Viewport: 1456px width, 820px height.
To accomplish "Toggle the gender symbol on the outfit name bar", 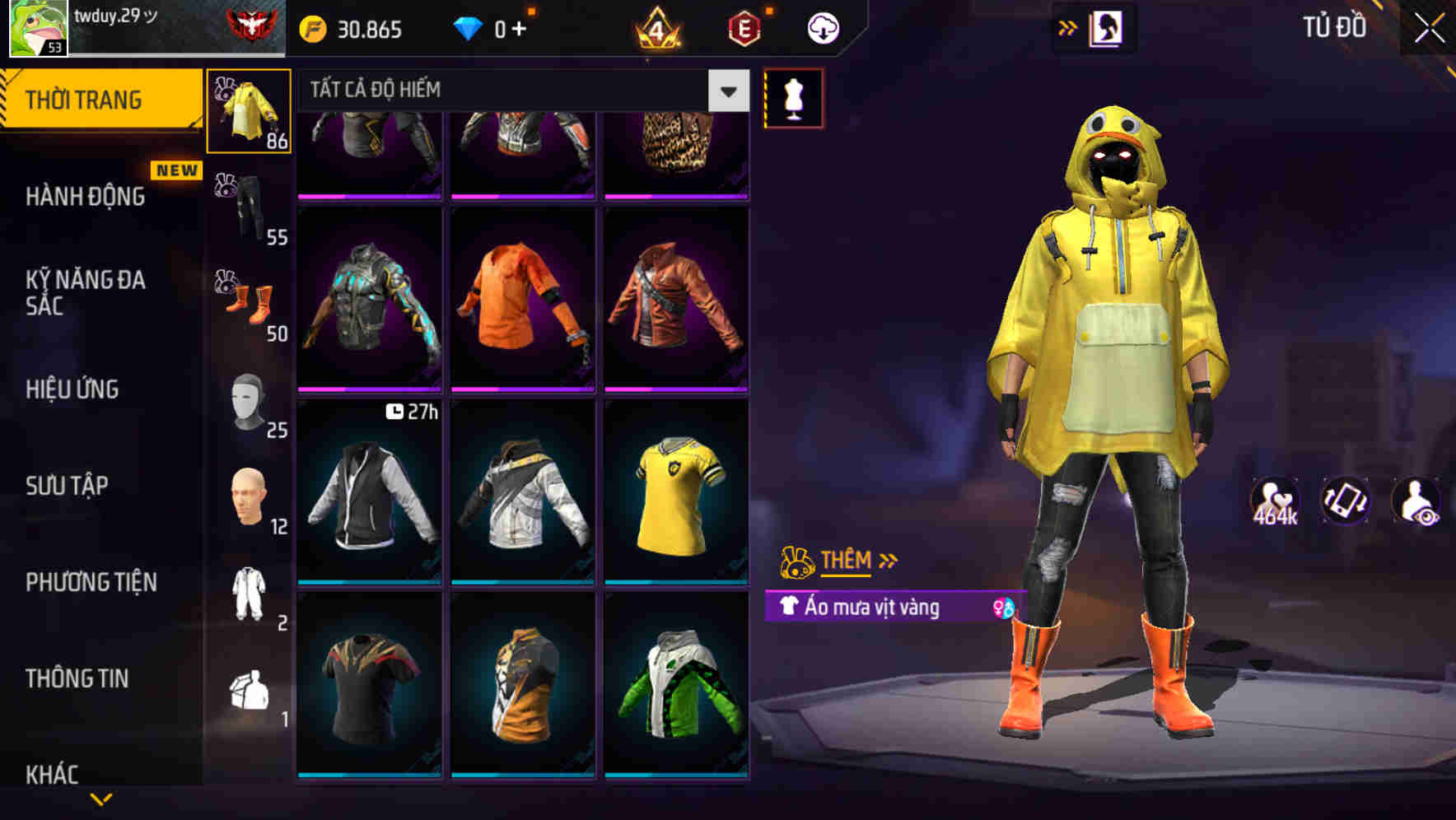I will [1001, 608].
